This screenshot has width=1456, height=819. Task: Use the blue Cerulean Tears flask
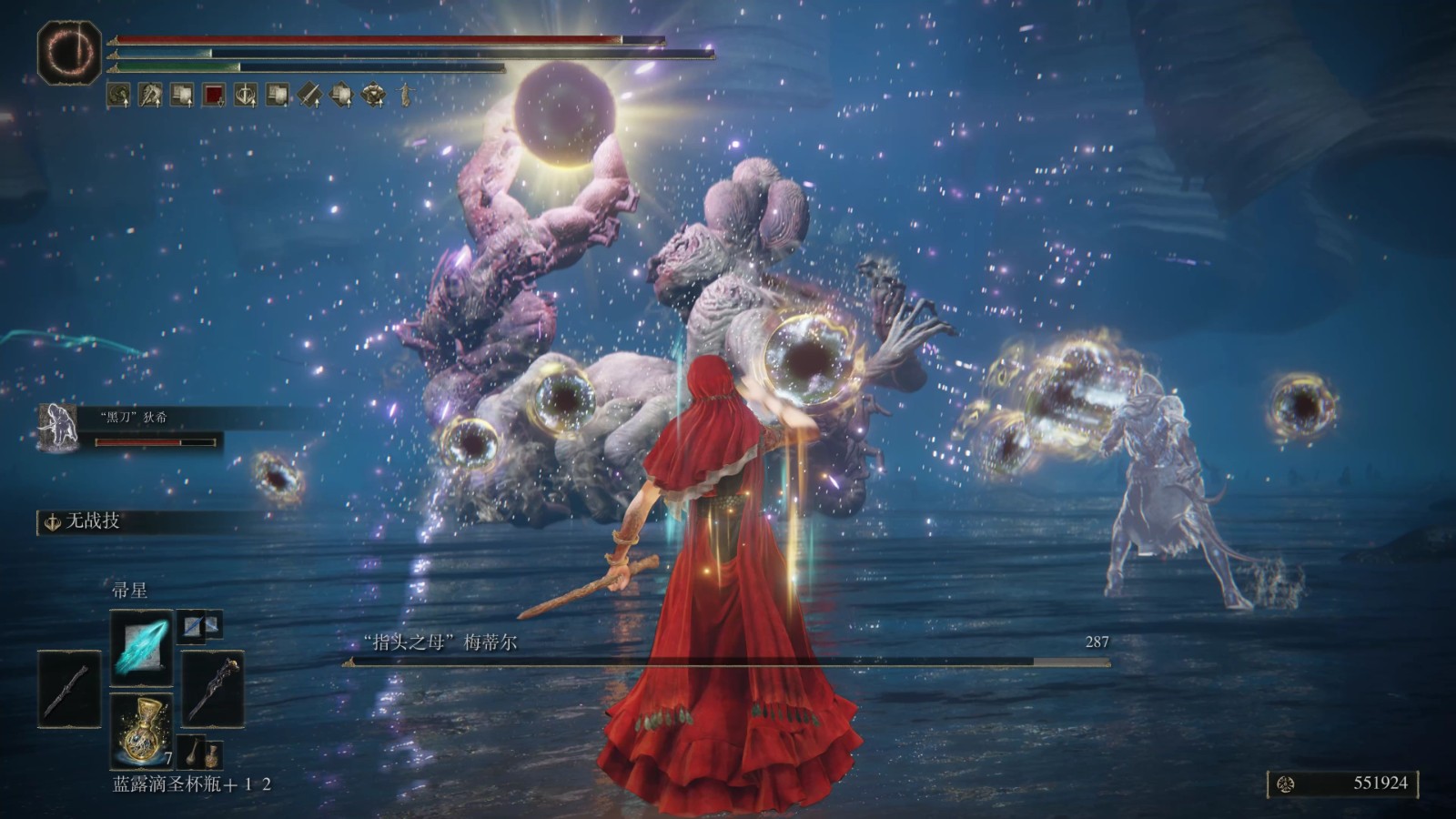(141, 730)
